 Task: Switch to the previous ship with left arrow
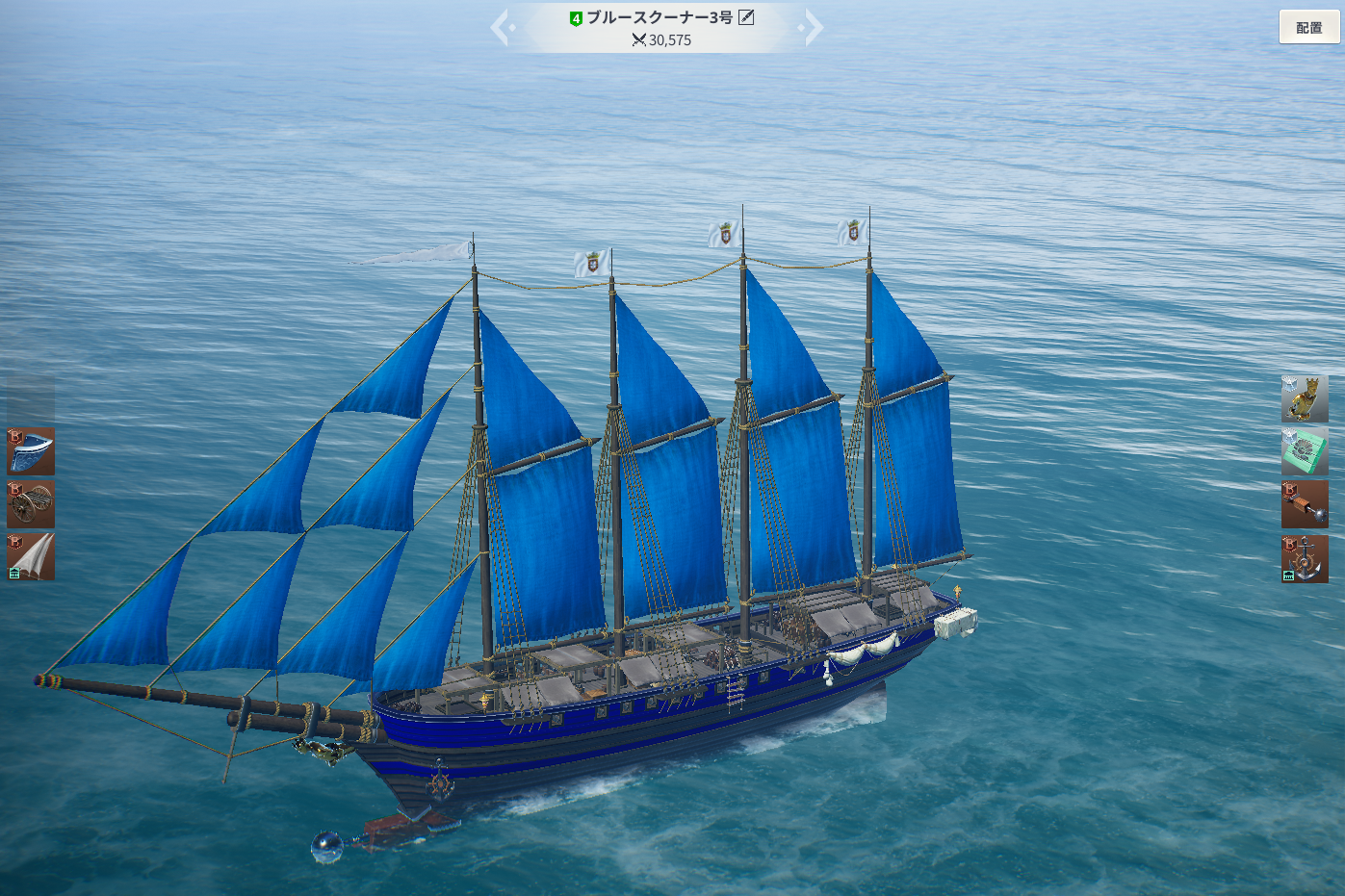point(501,27)
